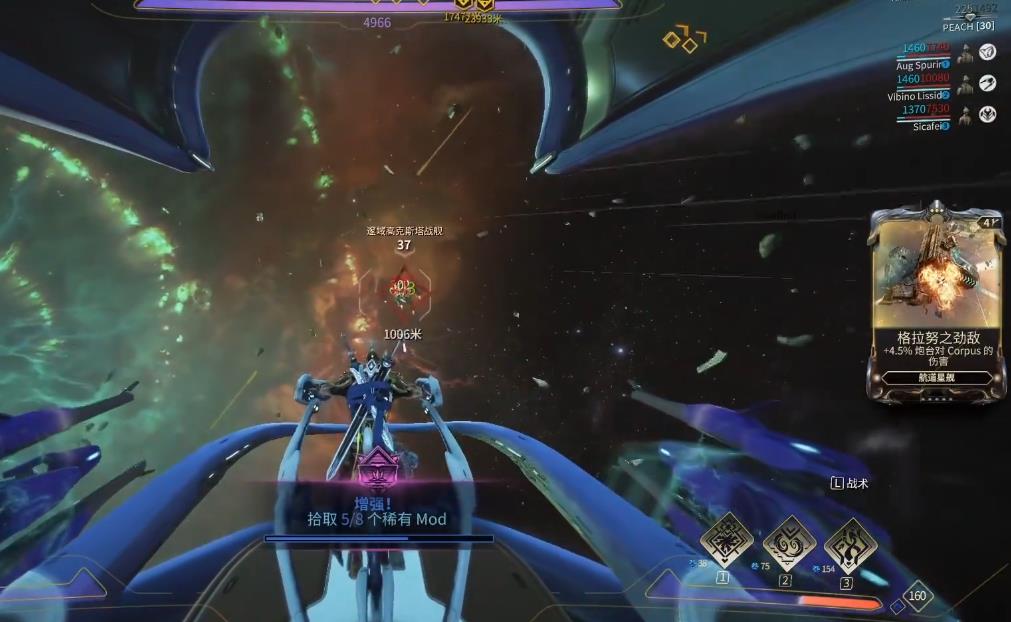Select squad member Sicafel's icon
This screenshot has width=1011, height=622.
tap(987, 114)
